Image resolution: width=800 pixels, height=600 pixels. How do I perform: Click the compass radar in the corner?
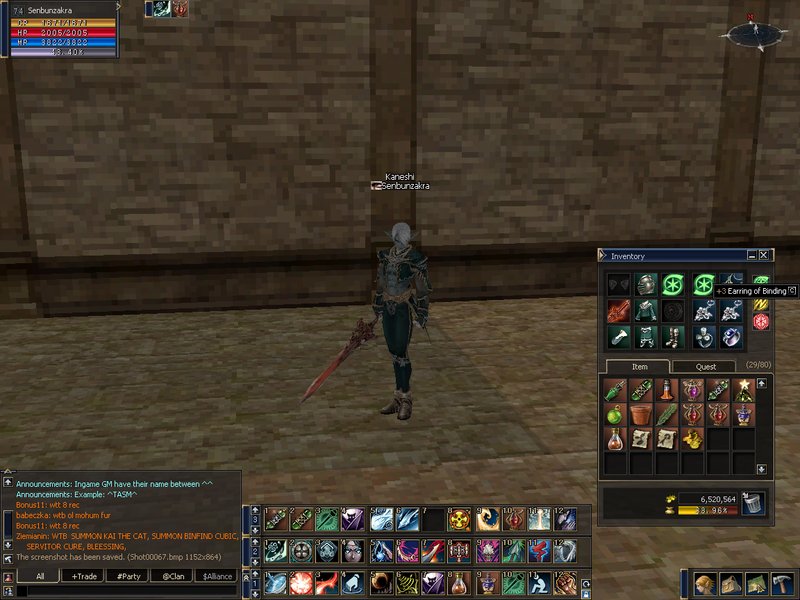click(x=755, y=34)
